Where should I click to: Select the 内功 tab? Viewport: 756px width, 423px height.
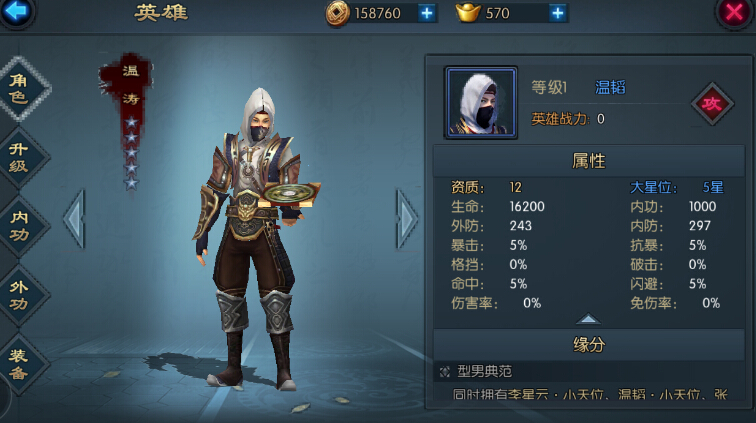(20, 226)
